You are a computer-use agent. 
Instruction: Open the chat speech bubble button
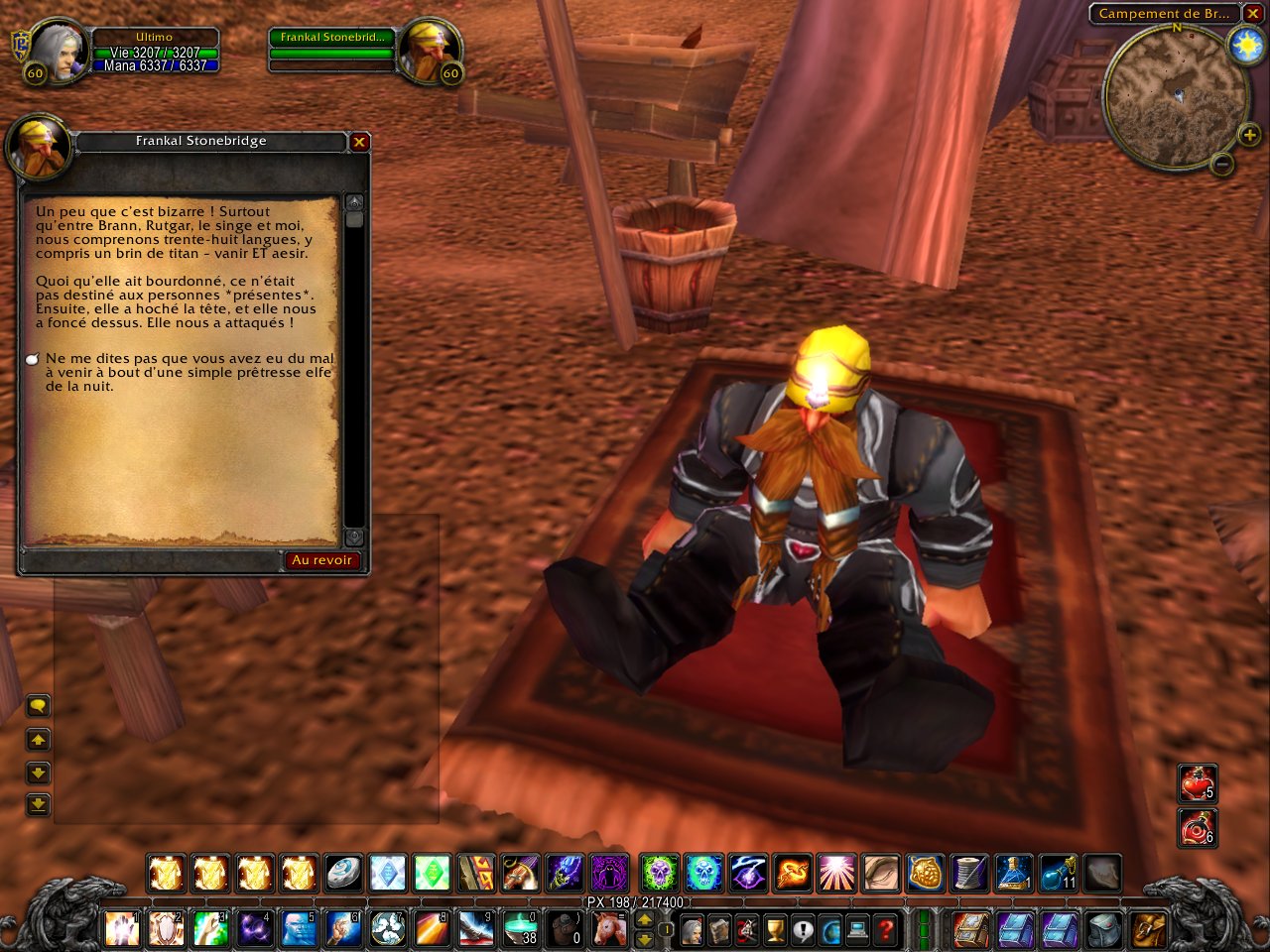(38, 706)
